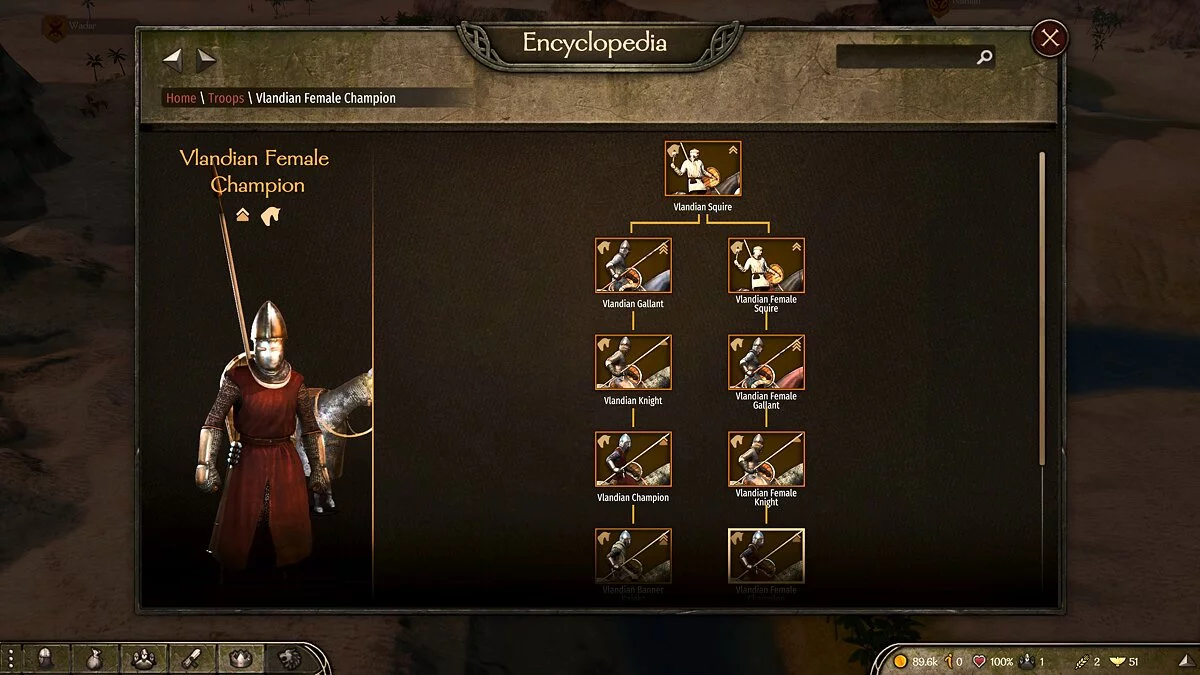Click the Encyclopedia search field
Image resolution: width=1200 pixels, height=675 pixels.
click(x=906, y=57)
